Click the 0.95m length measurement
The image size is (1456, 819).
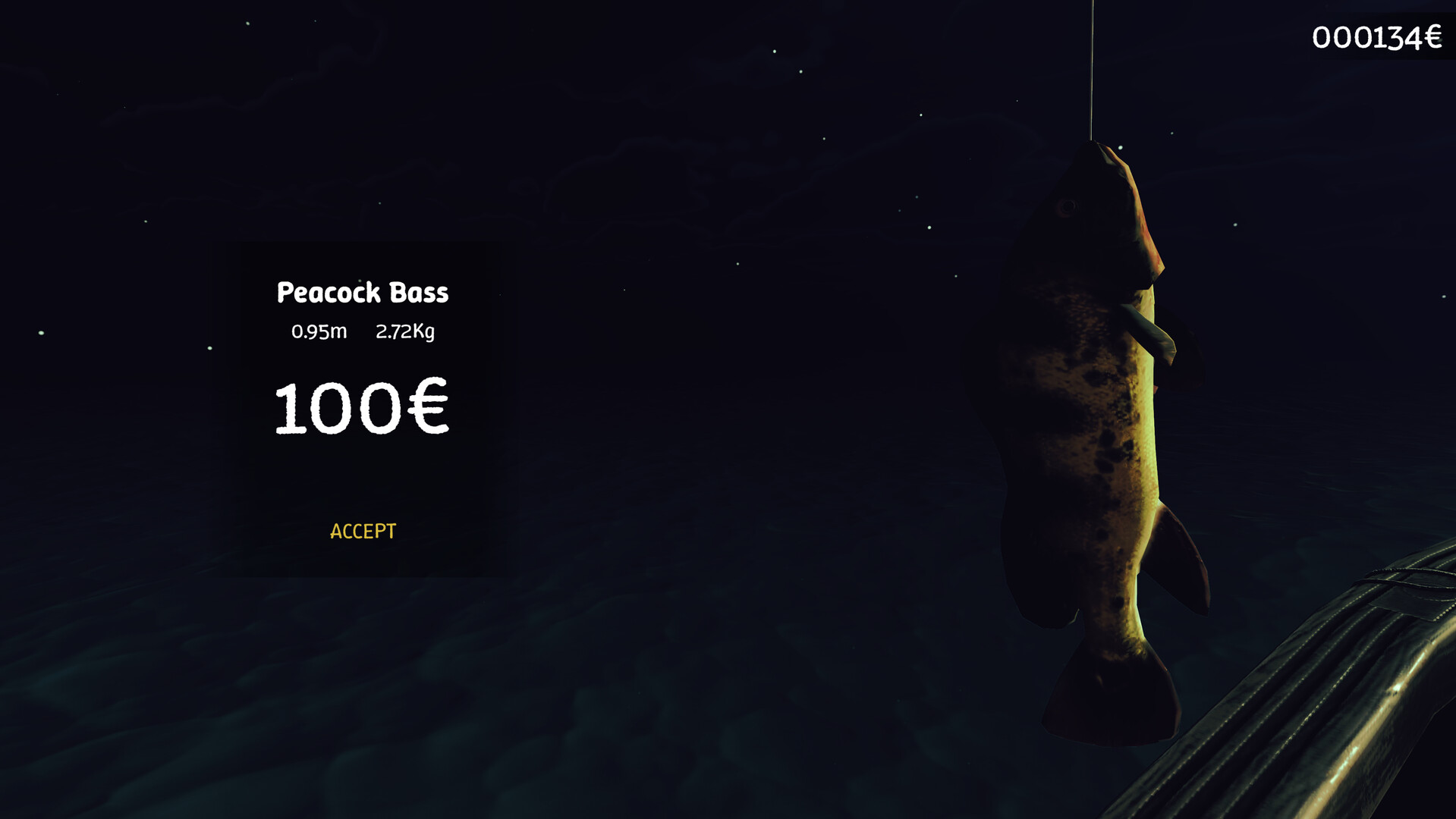[x=318, y=331]
